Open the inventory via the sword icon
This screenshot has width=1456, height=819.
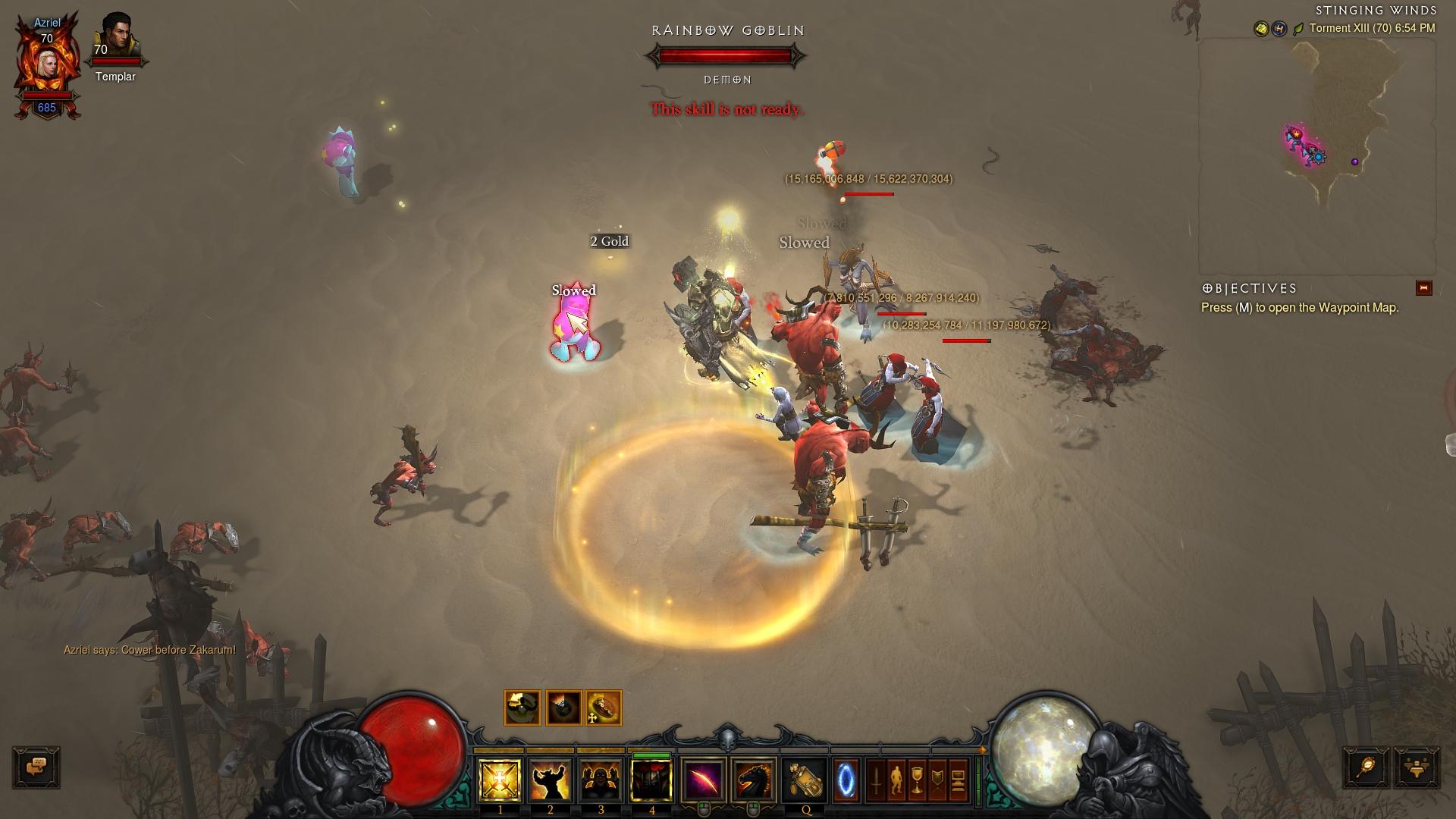click(x=876, y=780)
